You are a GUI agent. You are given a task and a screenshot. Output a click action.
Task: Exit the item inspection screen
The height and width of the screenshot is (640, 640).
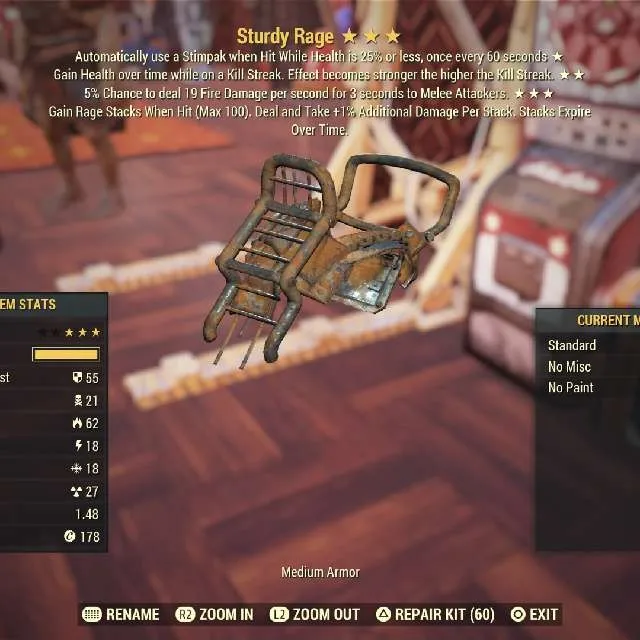[535, 614]
